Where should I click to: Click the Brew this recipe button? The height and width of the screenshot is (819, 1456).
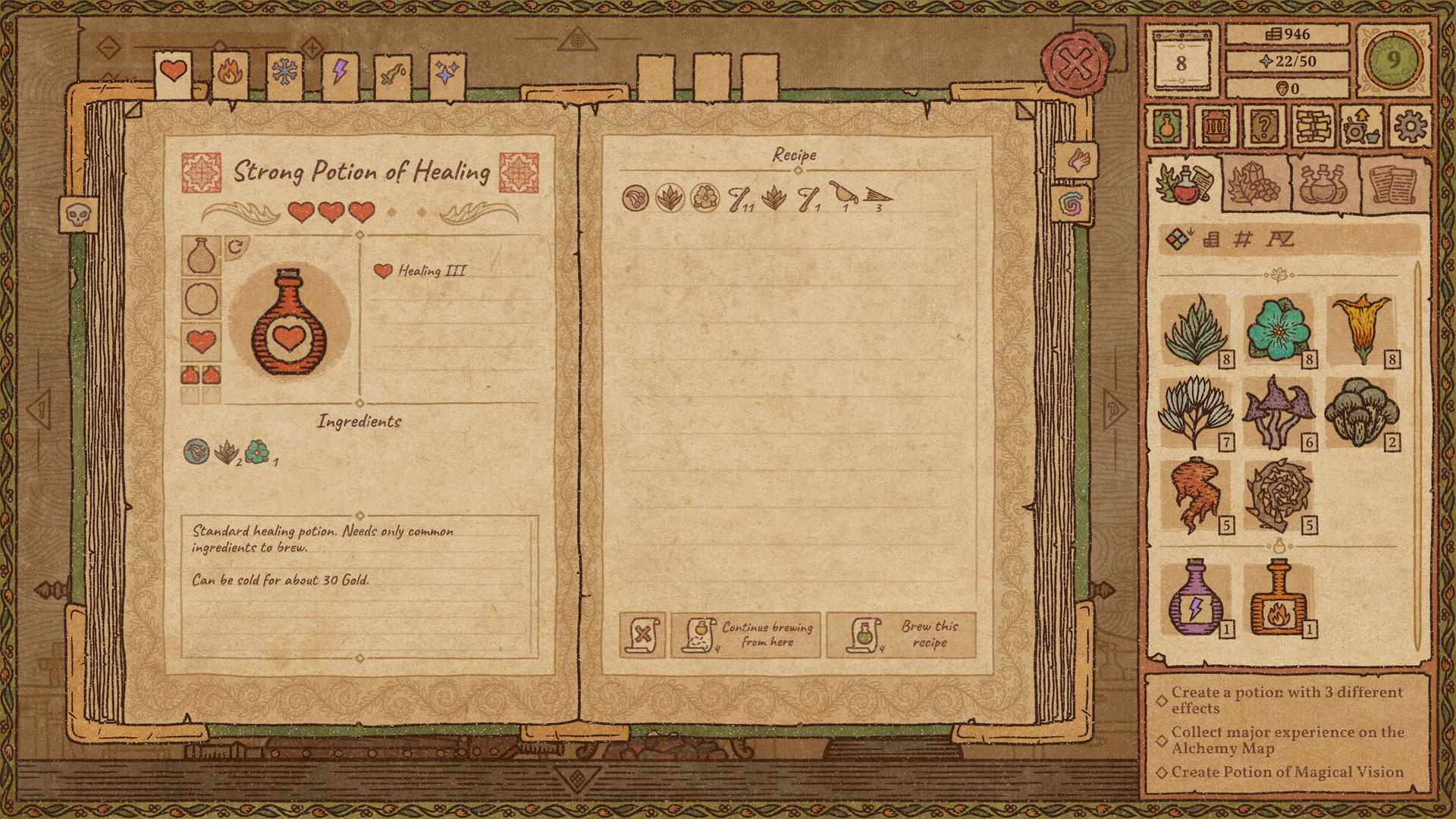tap(902, 635)
